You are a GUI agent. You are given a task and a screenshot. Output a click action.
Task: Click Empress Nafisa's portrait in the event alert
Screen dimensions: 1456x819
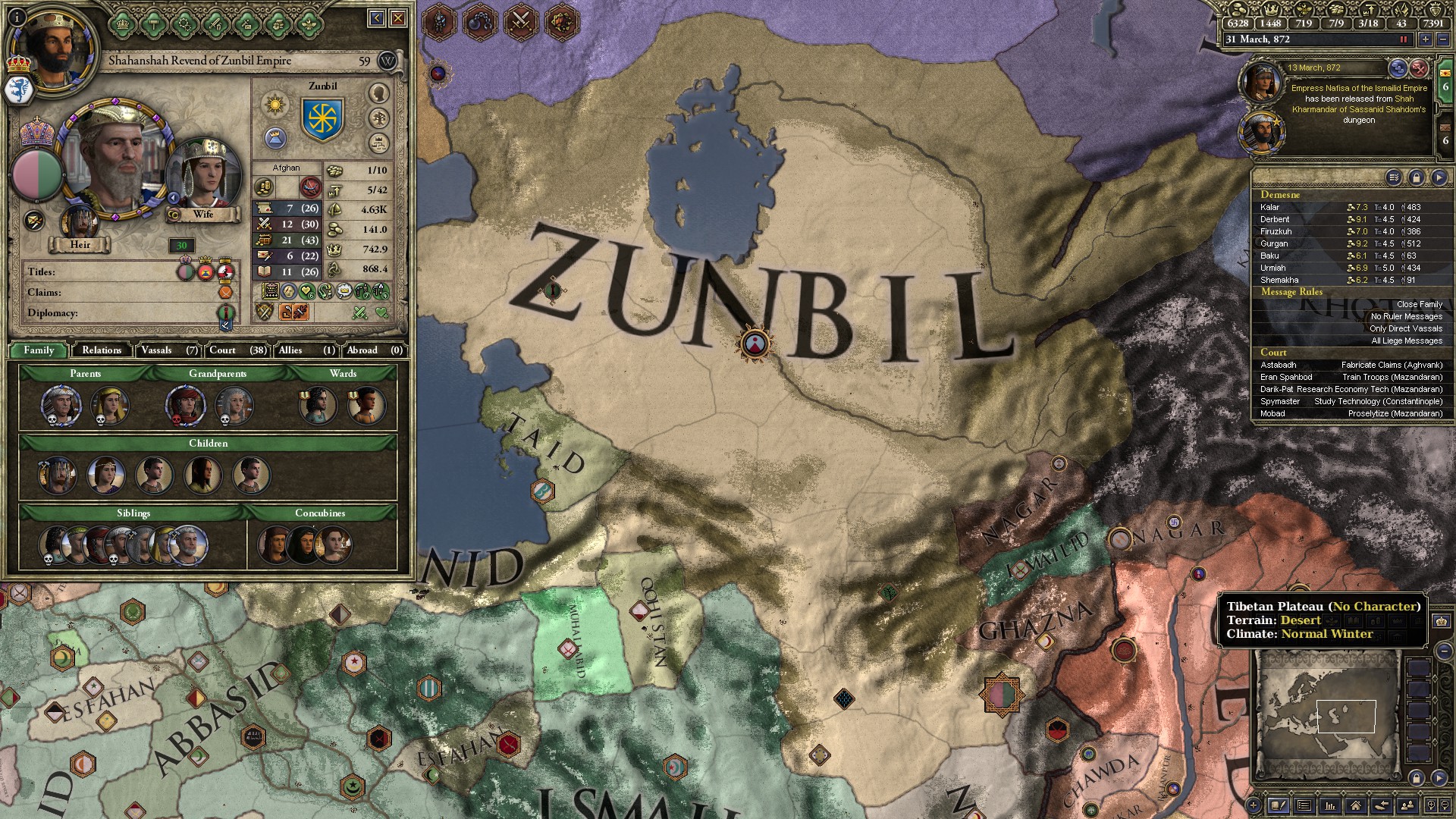(x=1262, y=81)
